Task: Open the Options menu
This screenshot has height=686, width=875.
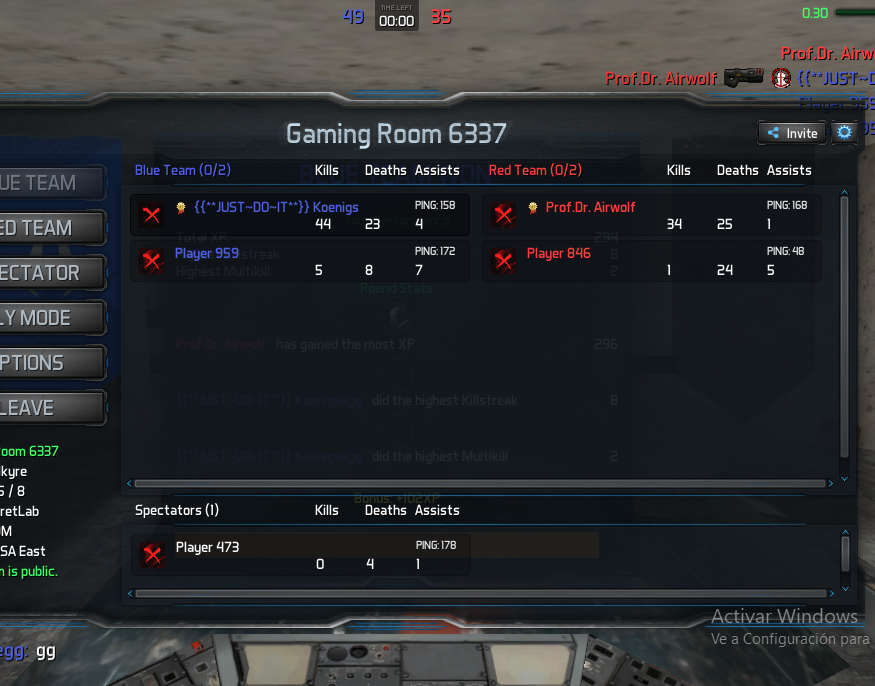Action: [50, 363]
